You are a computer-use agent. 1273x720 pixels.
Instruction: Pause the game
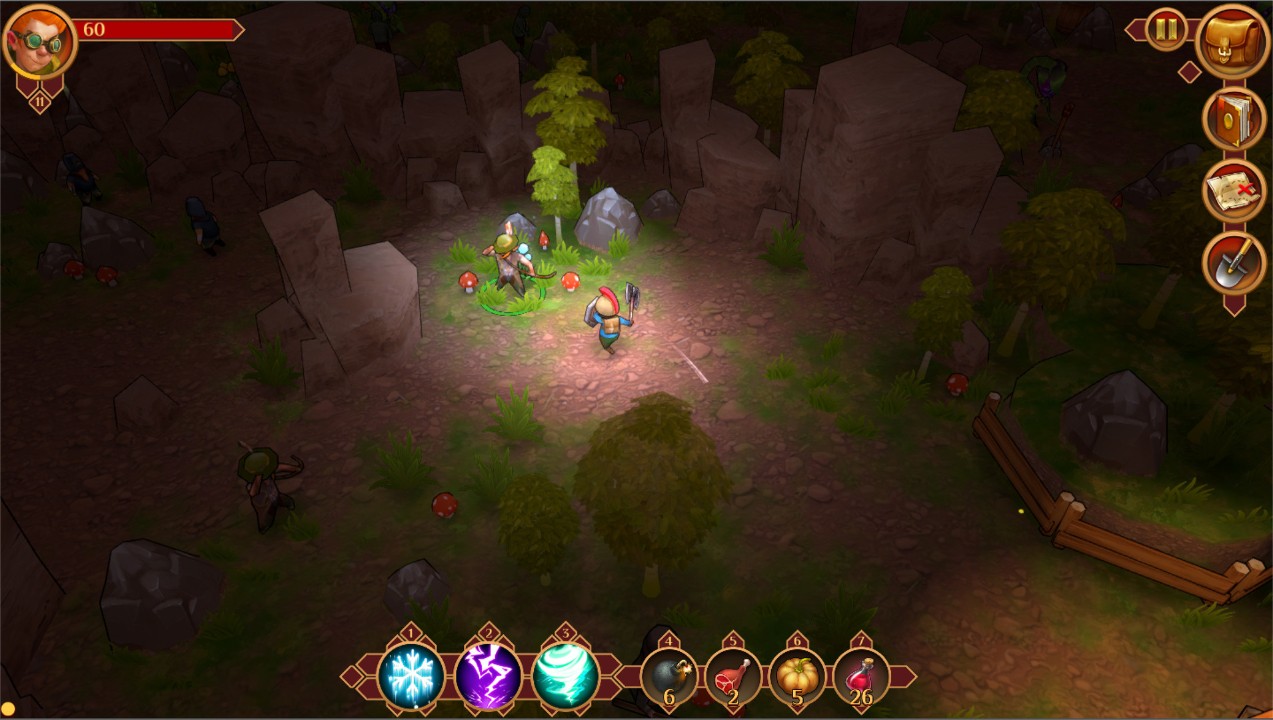pyautogui.click(x=1166, y=30)
